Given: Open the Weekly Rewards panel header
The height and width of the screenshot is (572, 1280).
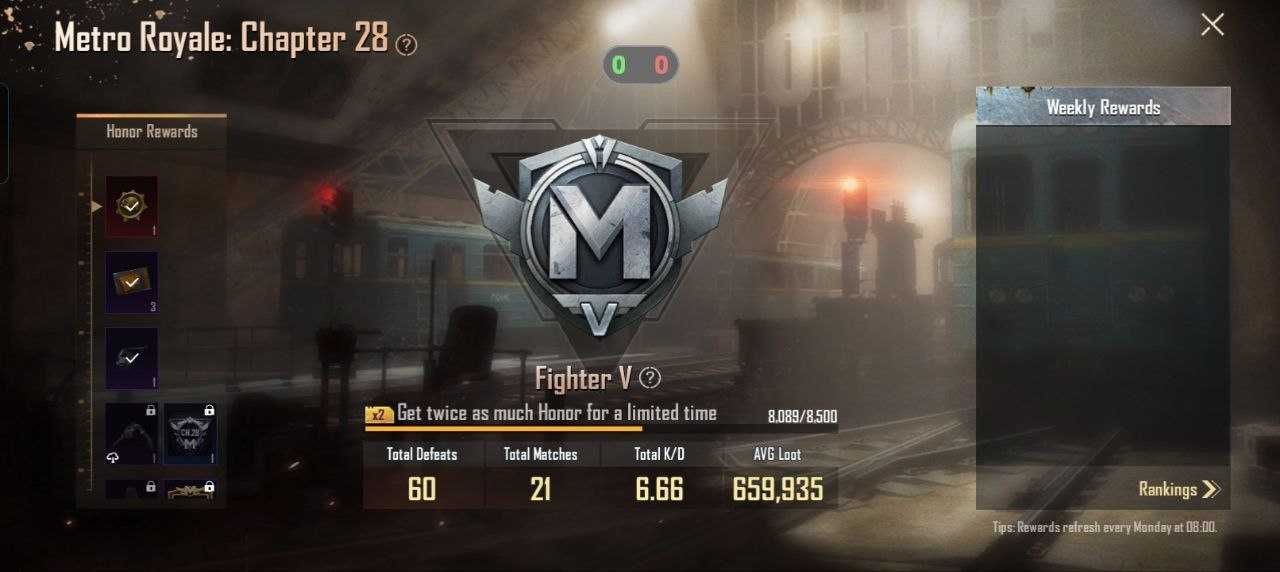Looking at the screenshot, I should tap(1103, 107).
